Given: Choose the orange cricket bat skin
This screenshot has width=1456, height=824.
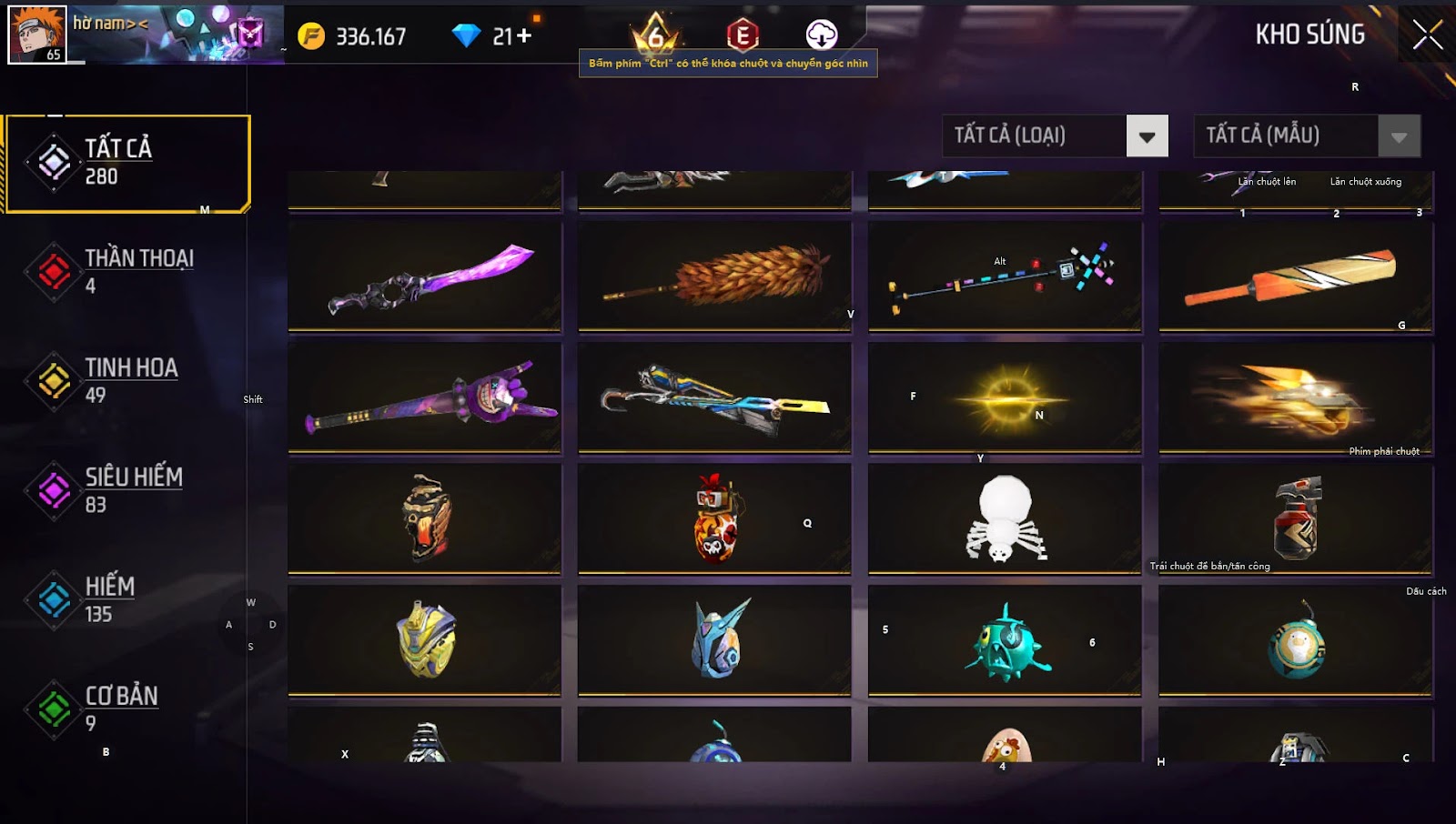Looking at the screenshot, I should coord(1295,276).
